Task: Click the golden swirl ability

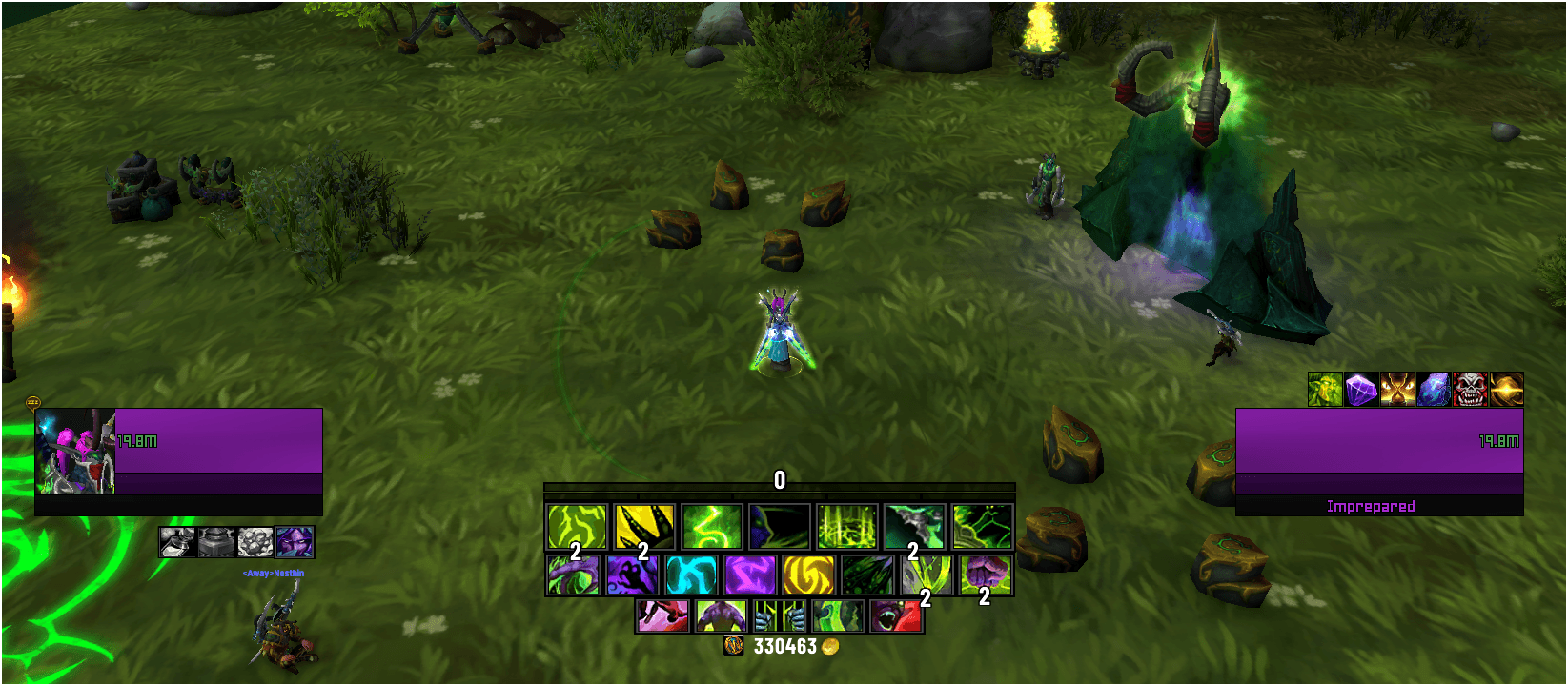Action: 807,575
